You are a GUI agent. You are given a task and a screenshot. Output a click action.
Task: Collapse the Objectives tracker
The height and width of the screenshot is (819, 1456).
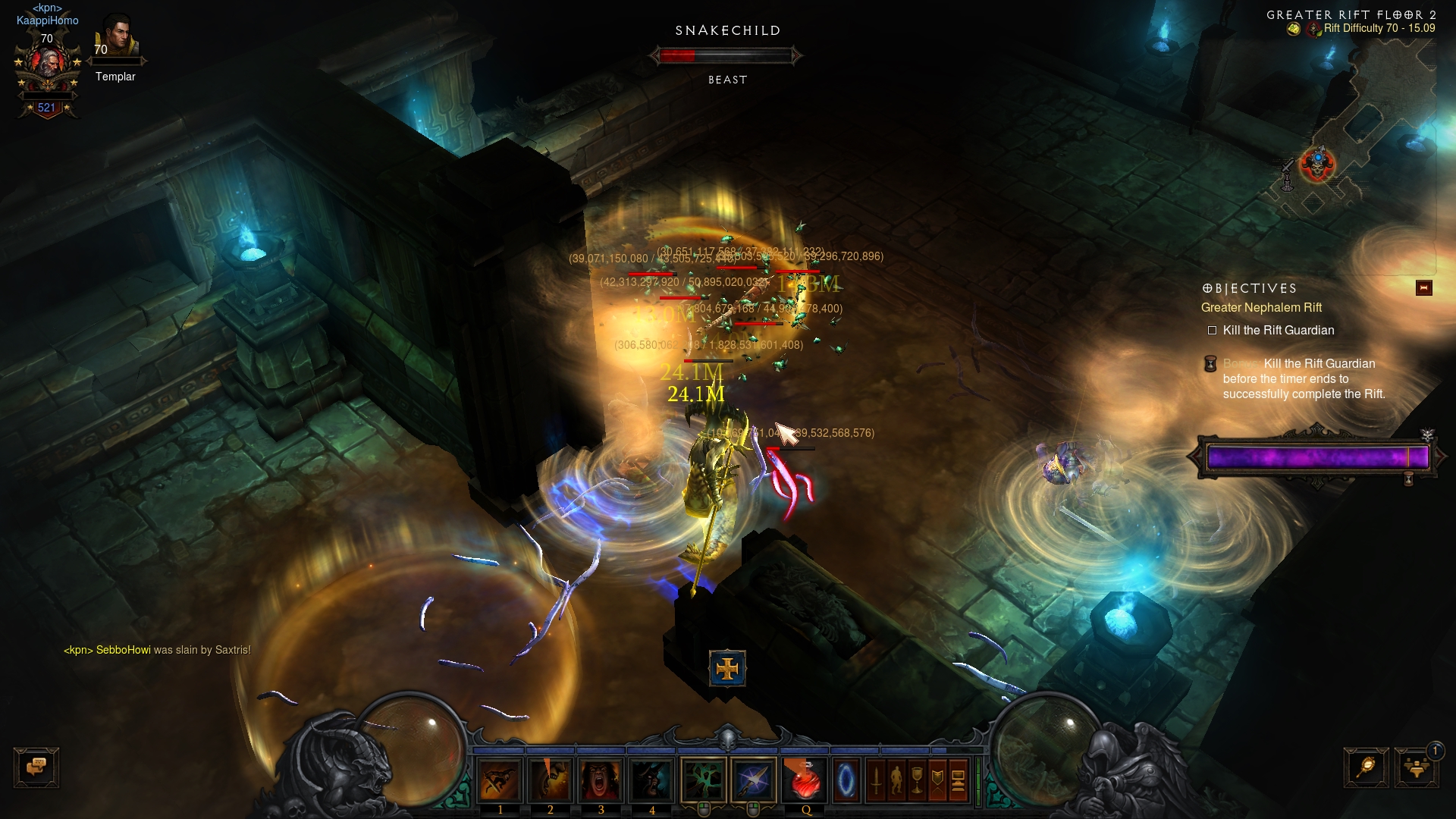(1423, 288)
